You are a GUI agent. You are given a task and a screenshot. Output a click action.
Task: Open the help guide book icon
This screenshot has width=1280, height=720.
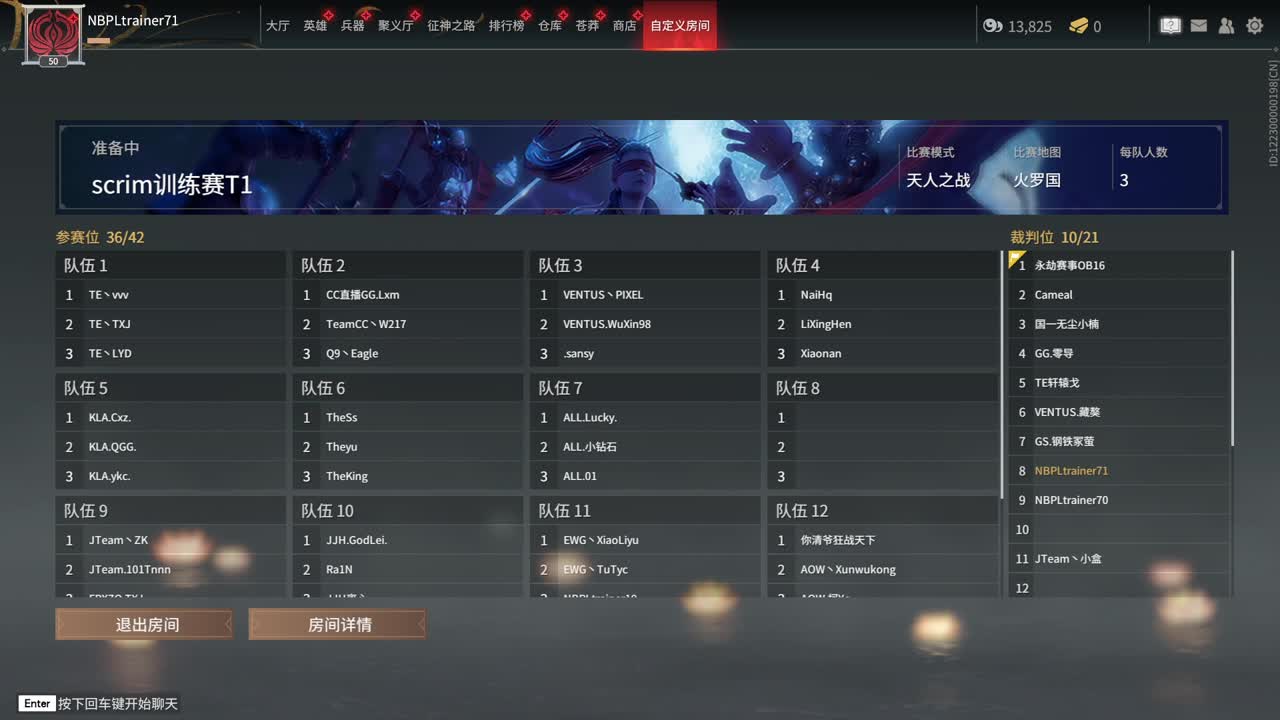pyautogui.click(x=1170, y=25)
